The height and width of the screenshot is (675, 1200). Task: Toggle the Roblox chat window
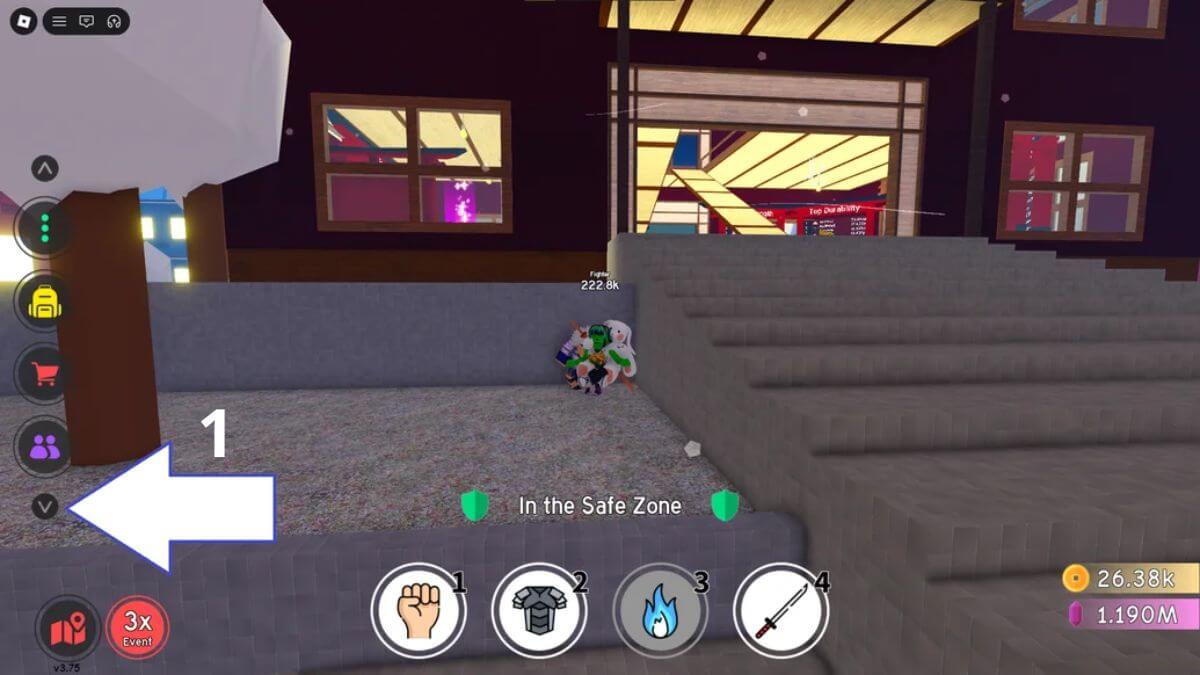click(x=87, y=21)
